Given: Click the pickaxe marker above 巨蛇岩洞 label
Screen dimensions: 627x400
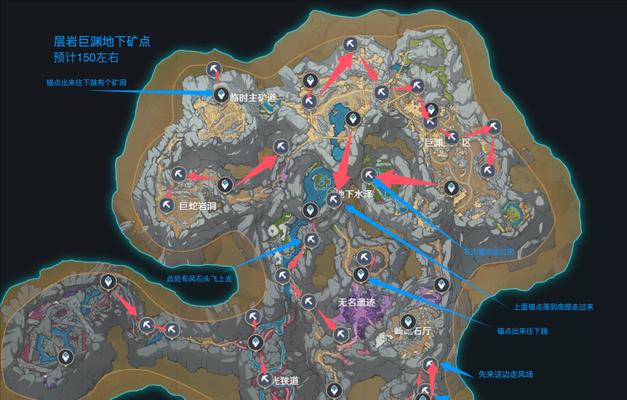Looking at the screenshot, I should [x=178, y=174].
